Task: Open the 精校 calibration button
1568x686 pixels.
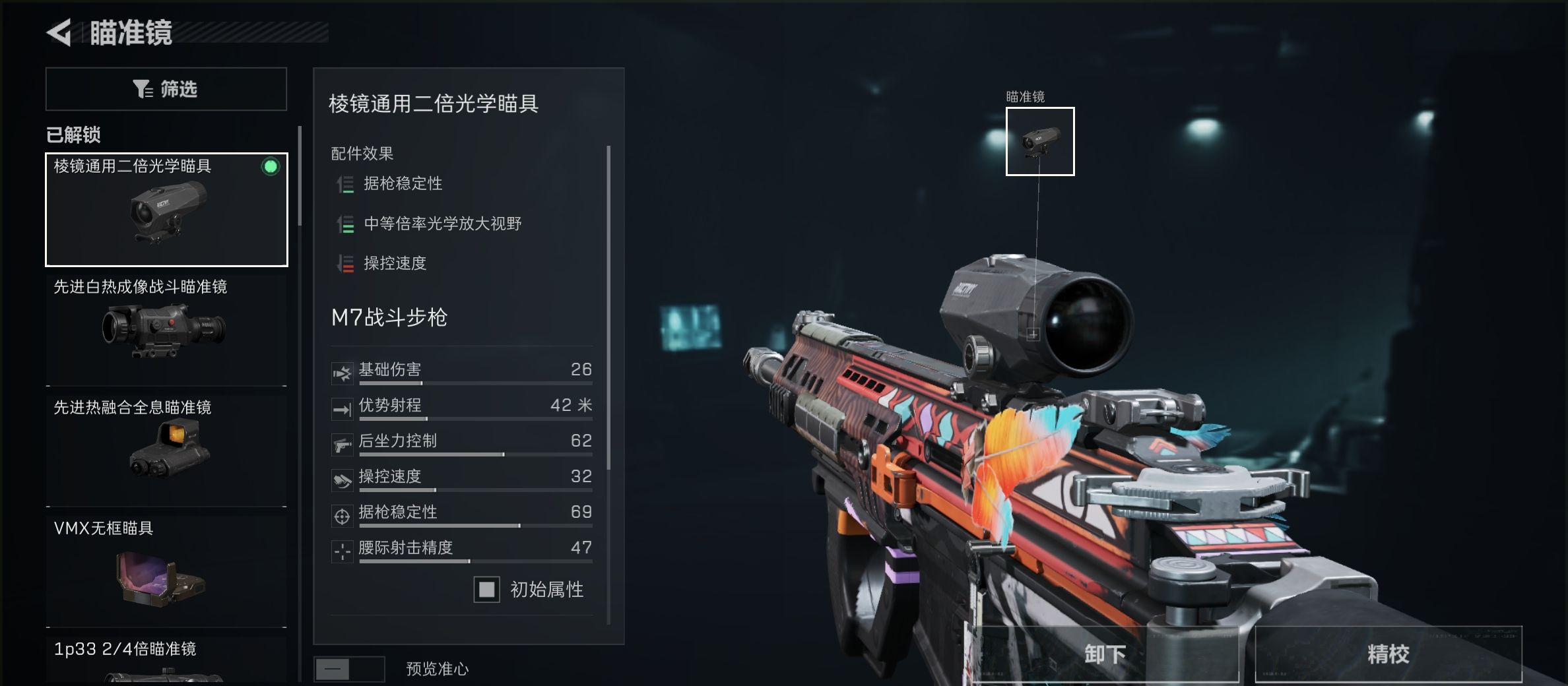Action: pyautogui.click(x=1388, y=654)
